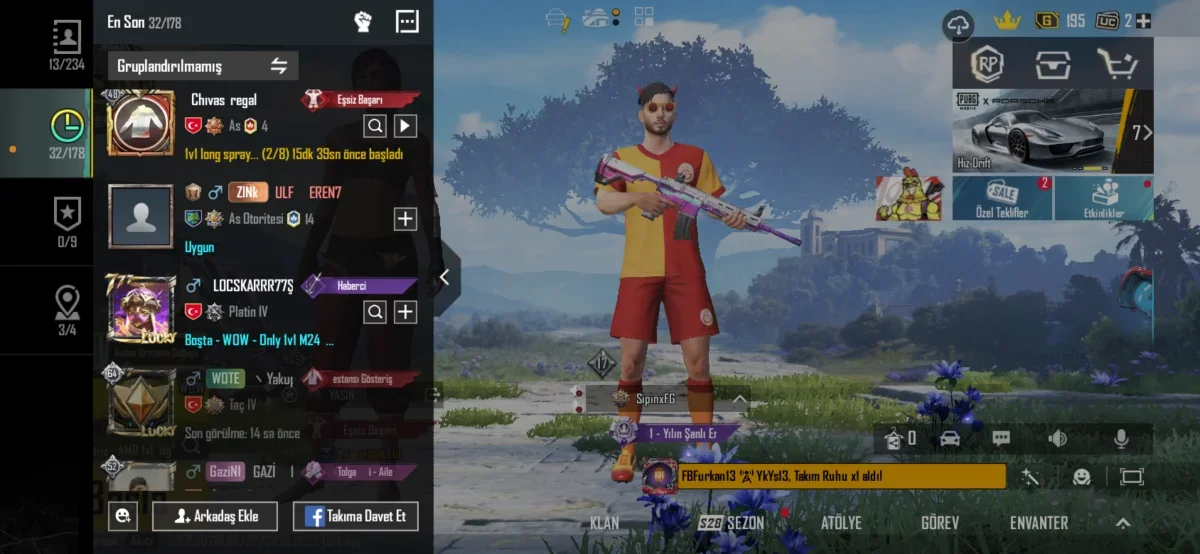Image resolution: width=1200 pixels, height=554 pixels.
Task: Click the Arkadaş Ekle button
Action: pyautogui.click(x=214, y=516)
